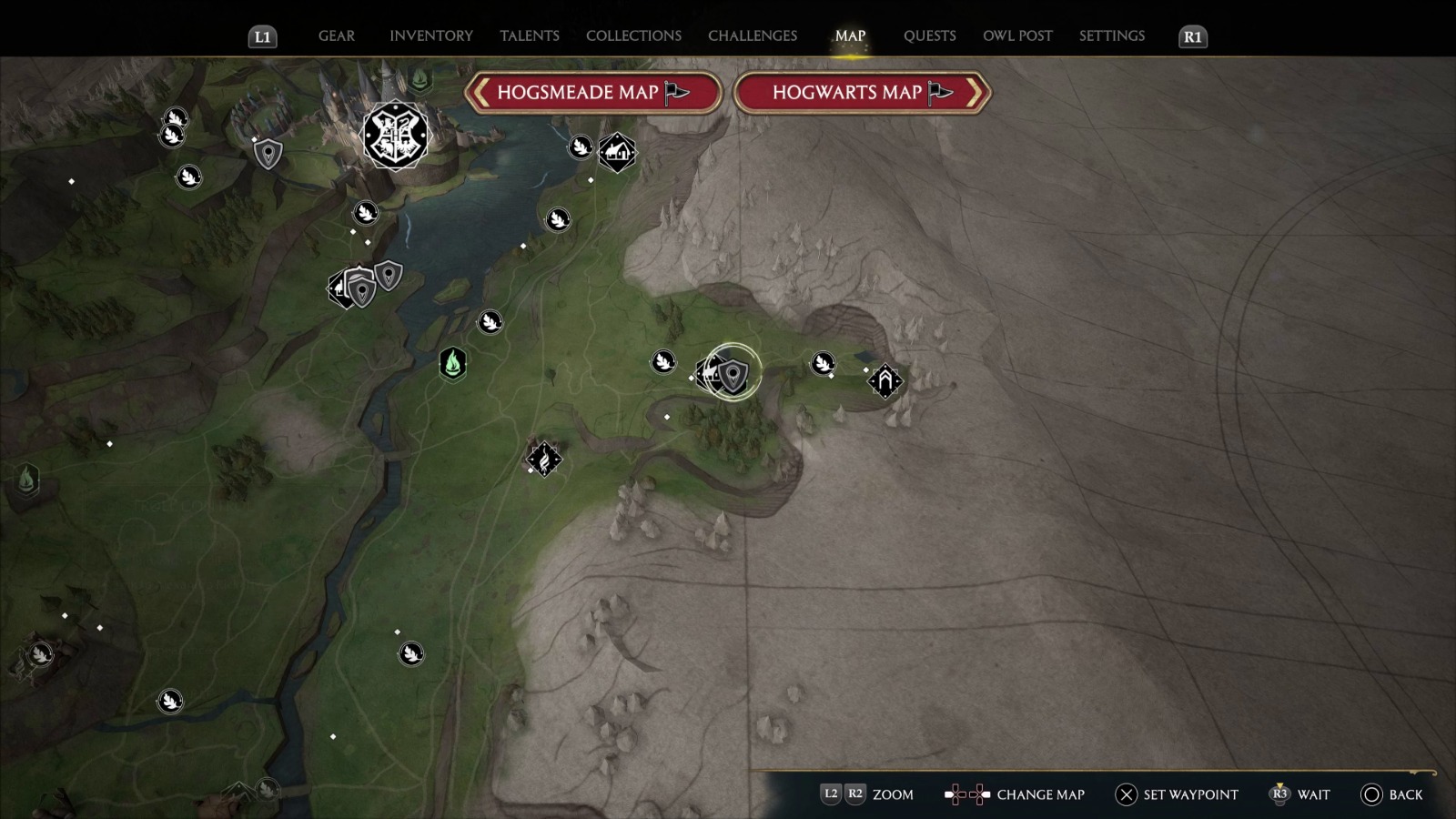
Task: Open the Collections tab
Action: point(633,36)
